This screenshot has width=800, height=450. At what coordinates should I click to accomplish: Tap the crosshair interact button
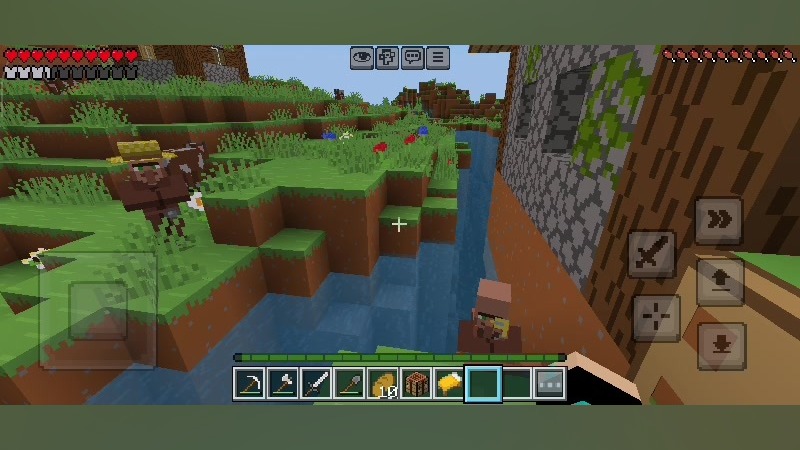[656, 318]
